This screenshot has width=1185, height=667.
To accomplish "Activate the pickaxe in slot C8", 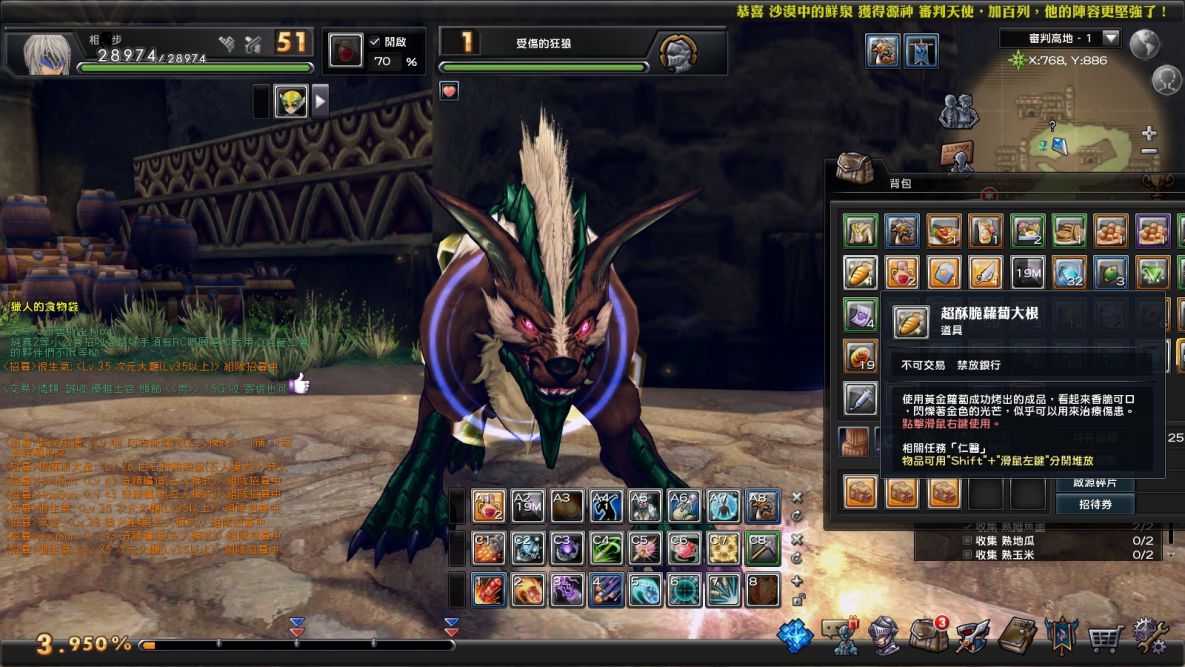I will point(763,548).
